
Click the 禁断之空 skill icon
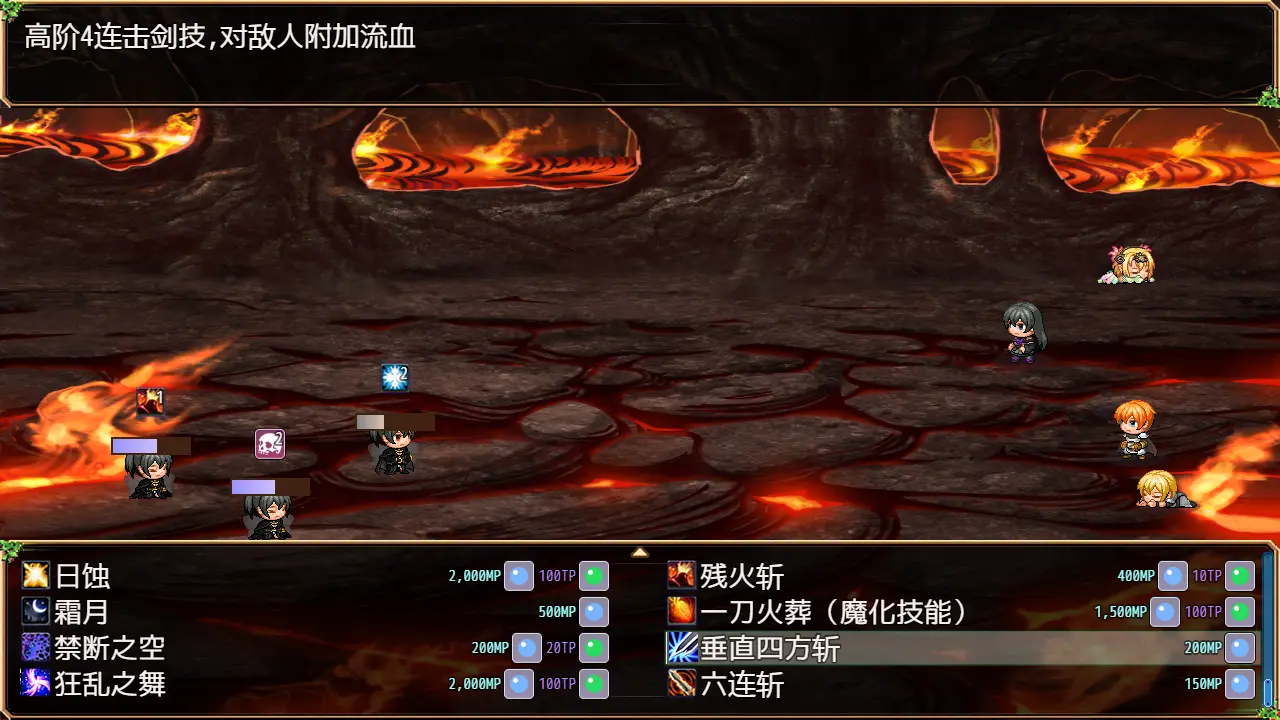pos(32,647)
